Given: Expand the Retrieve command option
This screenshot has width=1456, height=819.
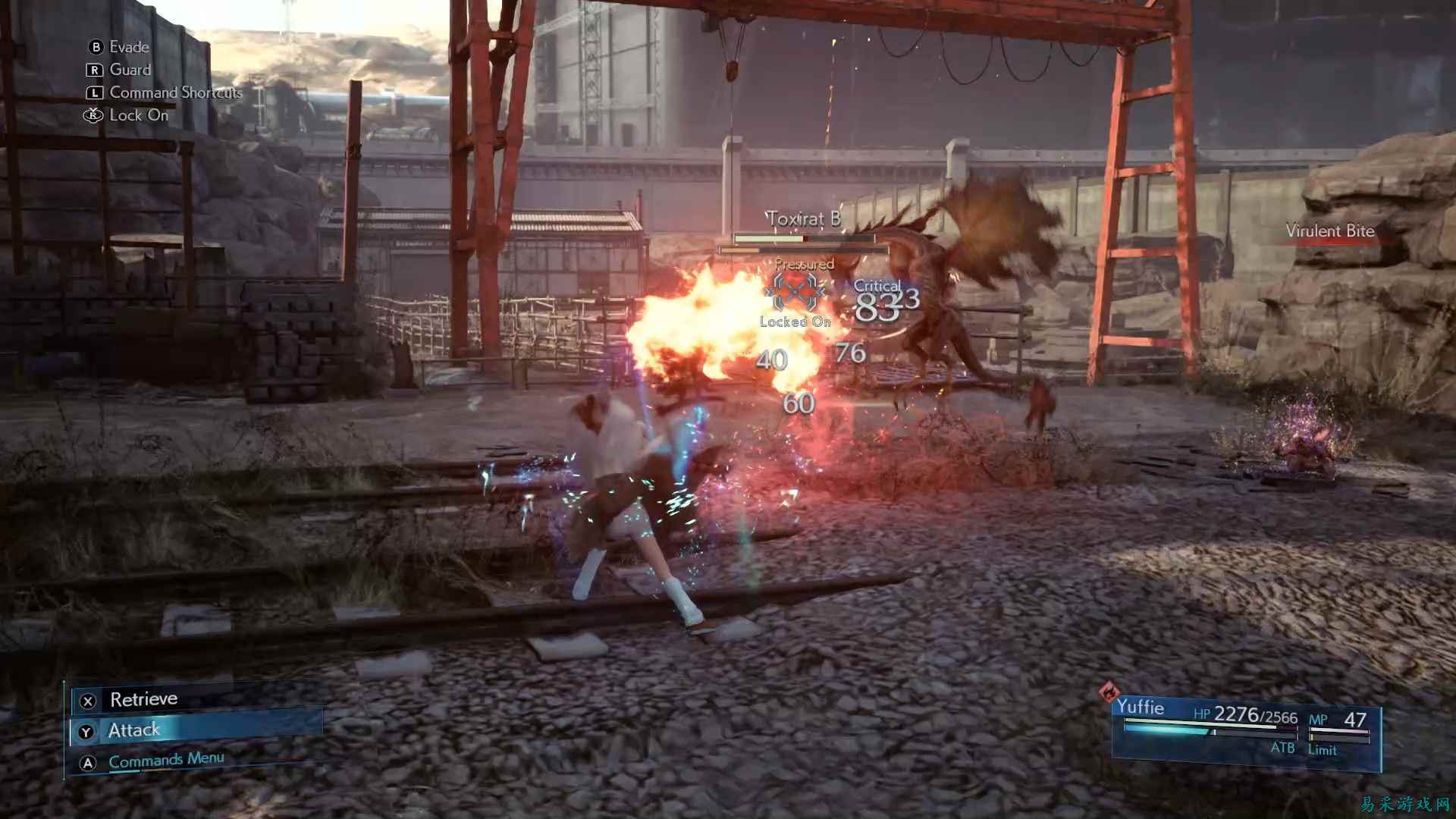Looking at the screenshot, I should (143, 698).
